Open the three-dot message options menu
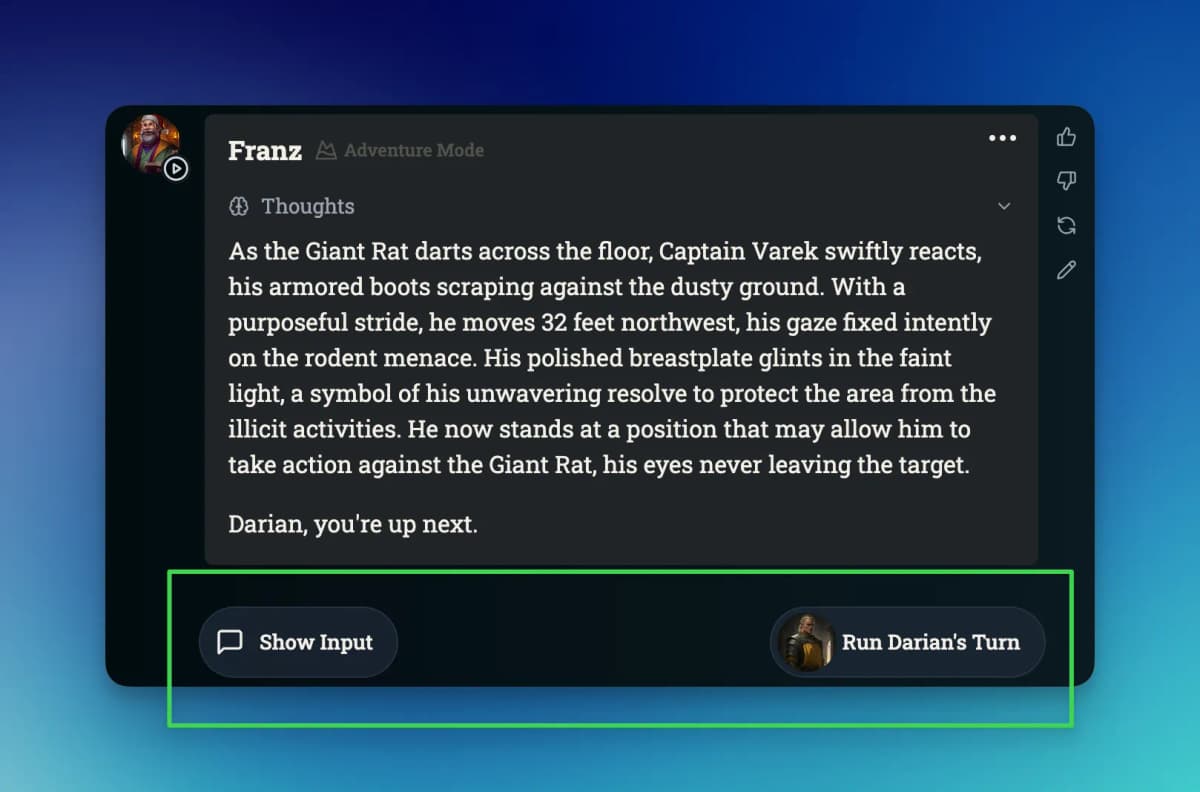Viewport: 1200px width, 792px height. [1002, 138]
